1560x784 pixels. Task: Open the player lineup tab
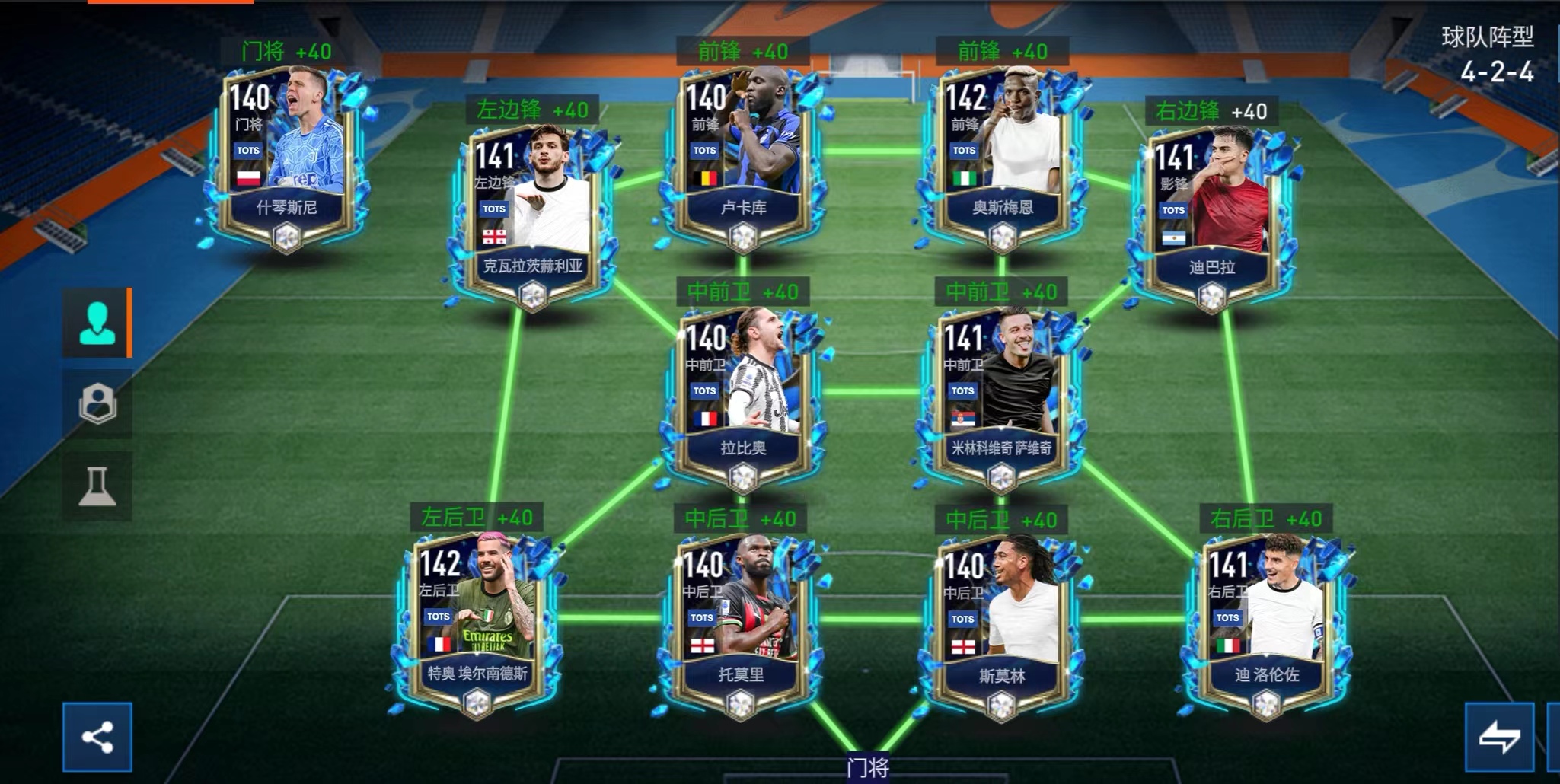(x=97, y=323)
